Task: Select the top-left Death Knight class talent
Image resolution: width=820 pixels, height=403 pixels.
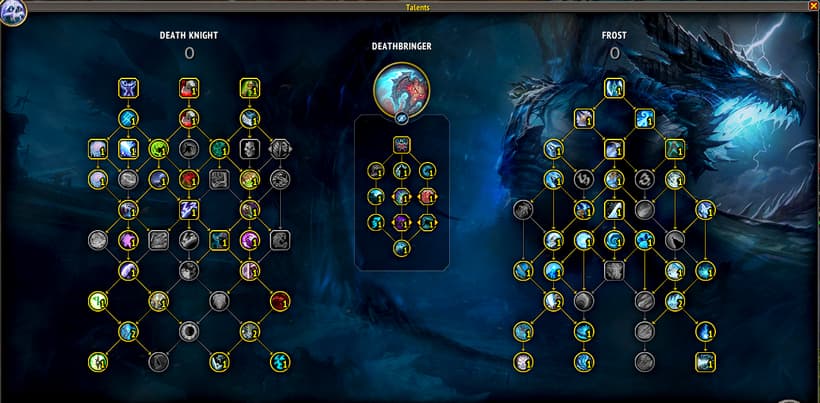Action: coord(128,88)
